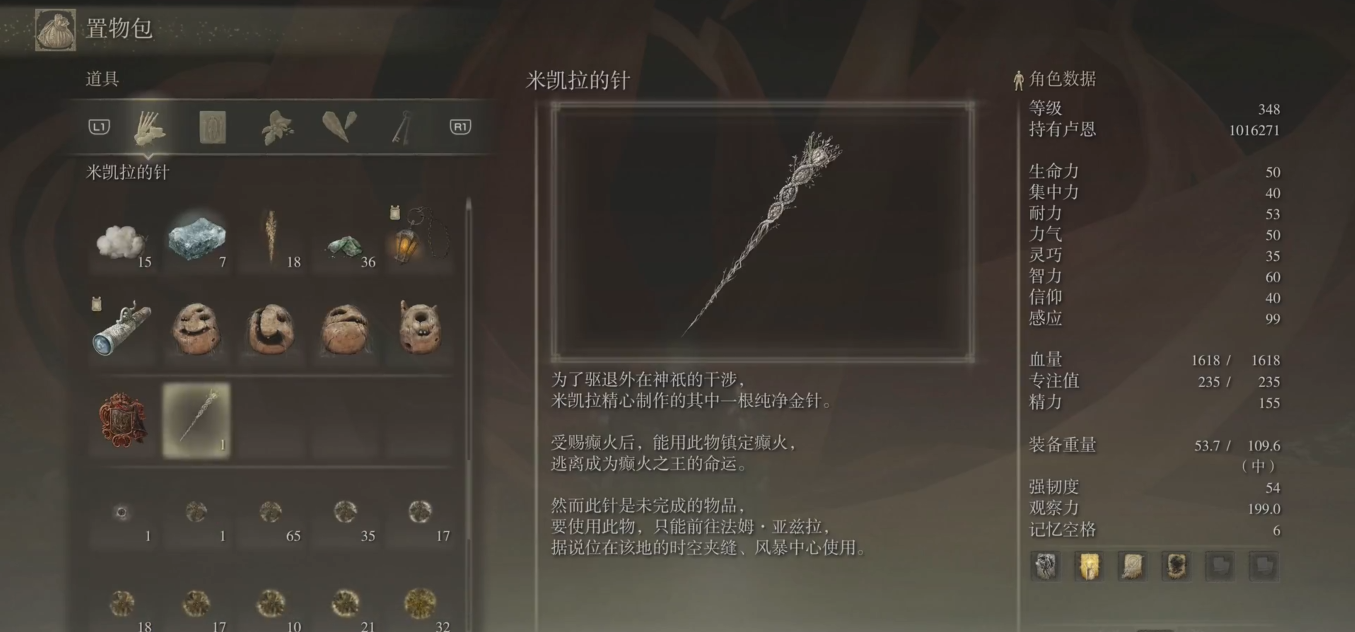Select the white cloud-like item with 15
Viewport: 1355px width, 632px height.
(x=122, y=241)
